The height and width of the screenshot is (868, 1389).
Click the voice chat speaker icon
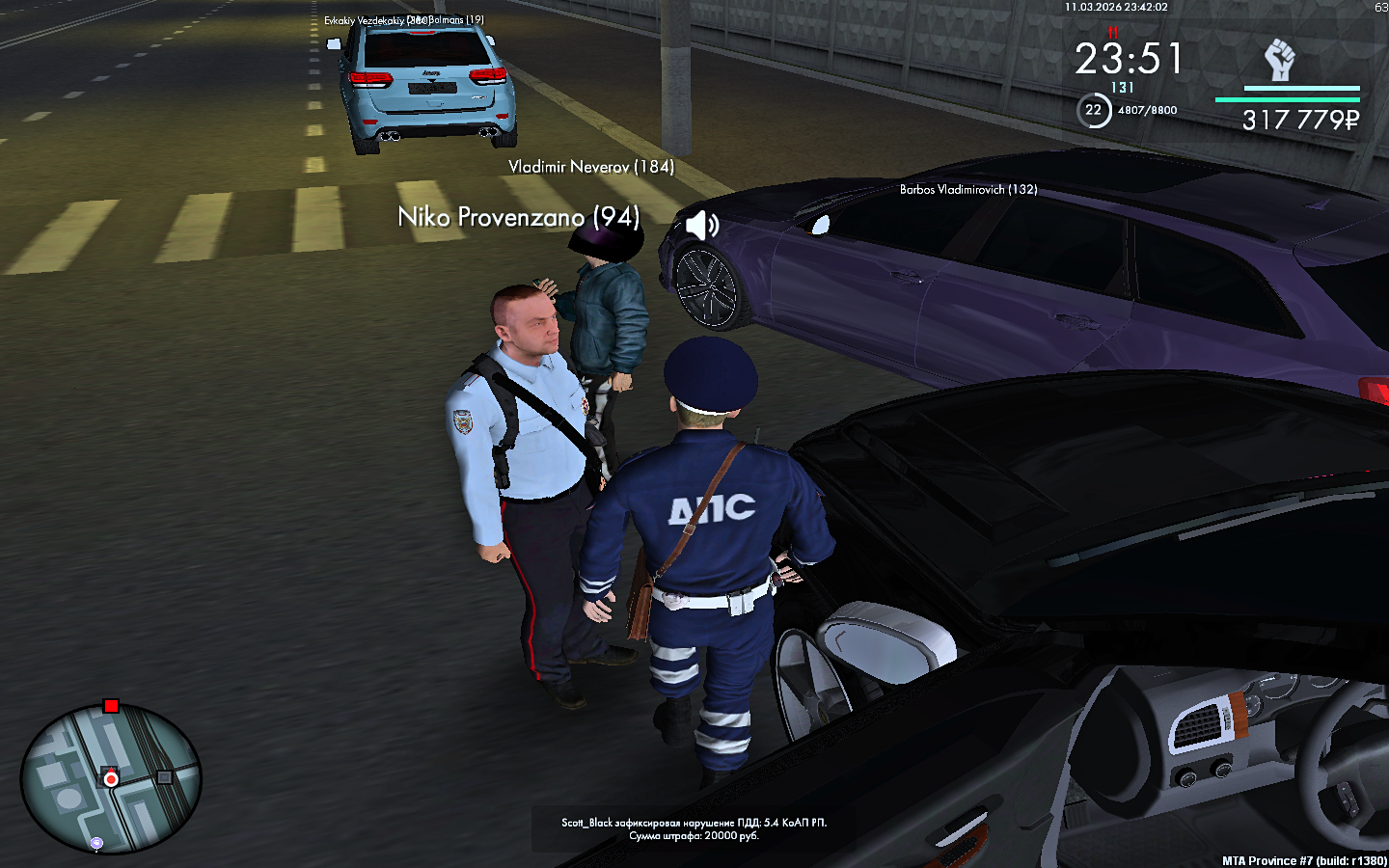(x=702, y=225)
